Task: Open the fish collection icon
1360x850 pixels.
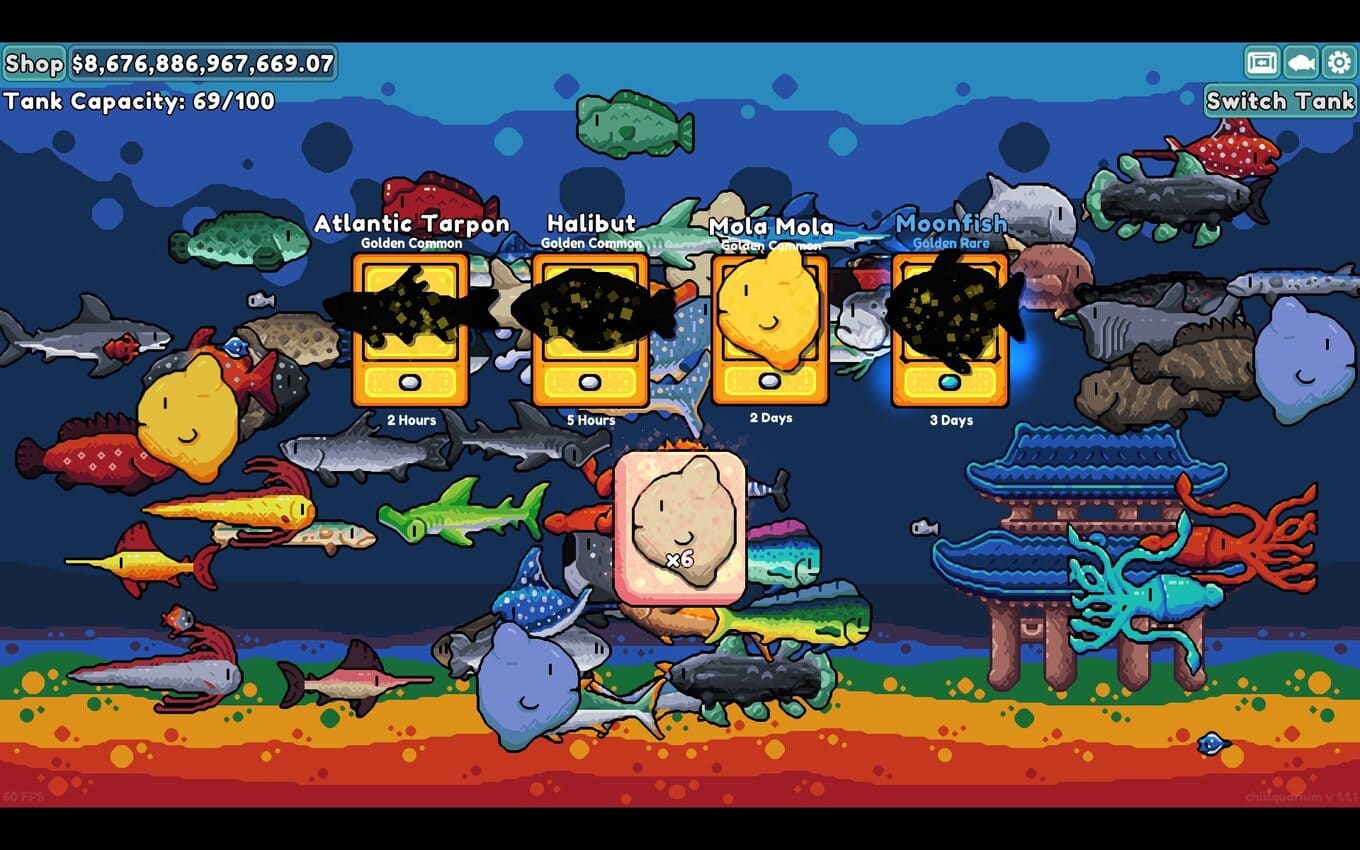Action: (x=1300, y=63)
